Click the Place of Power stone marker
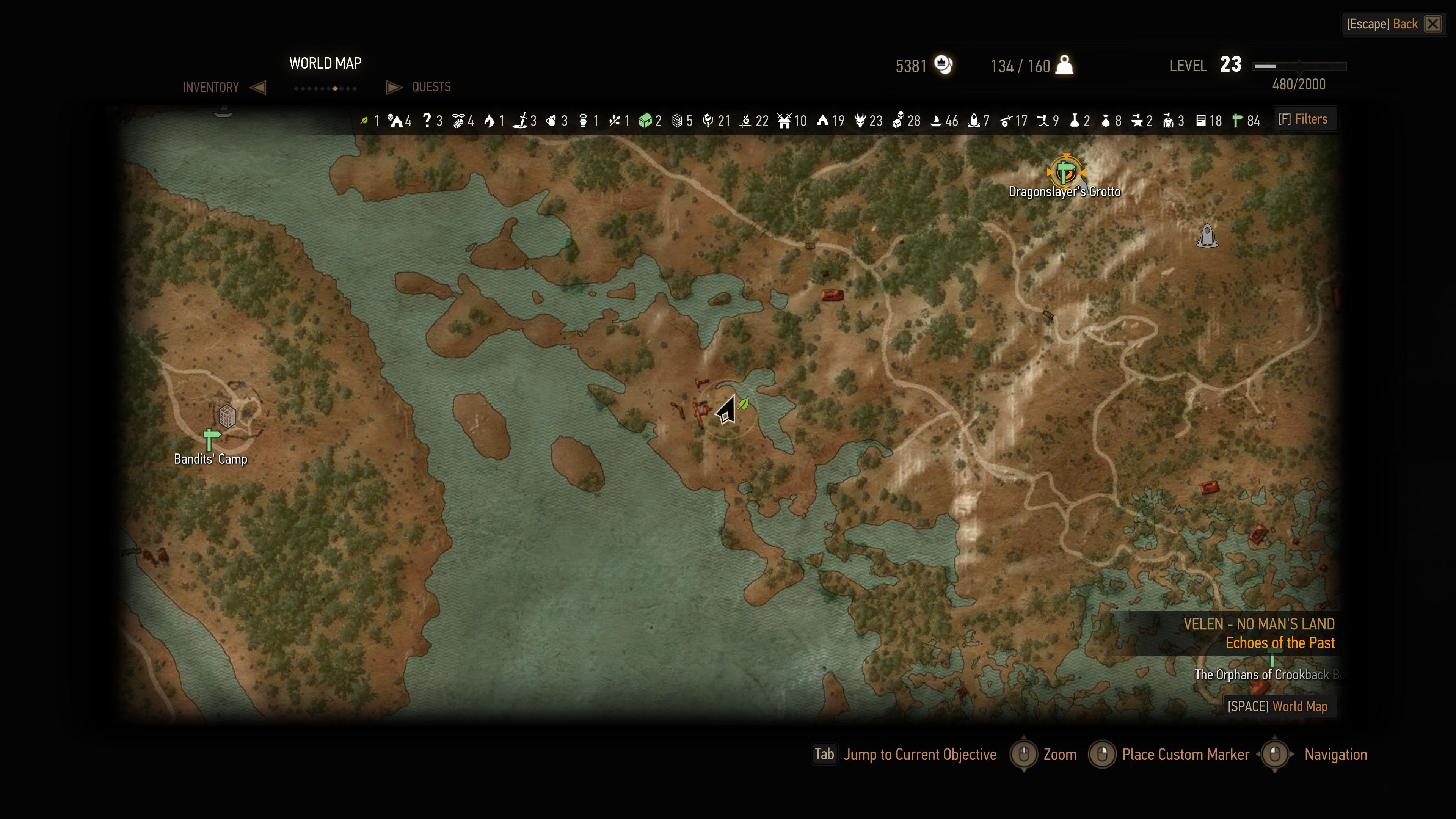The width and height of the screenshot is (1456, 819). pyautogui.click(x=1207, y=235)
